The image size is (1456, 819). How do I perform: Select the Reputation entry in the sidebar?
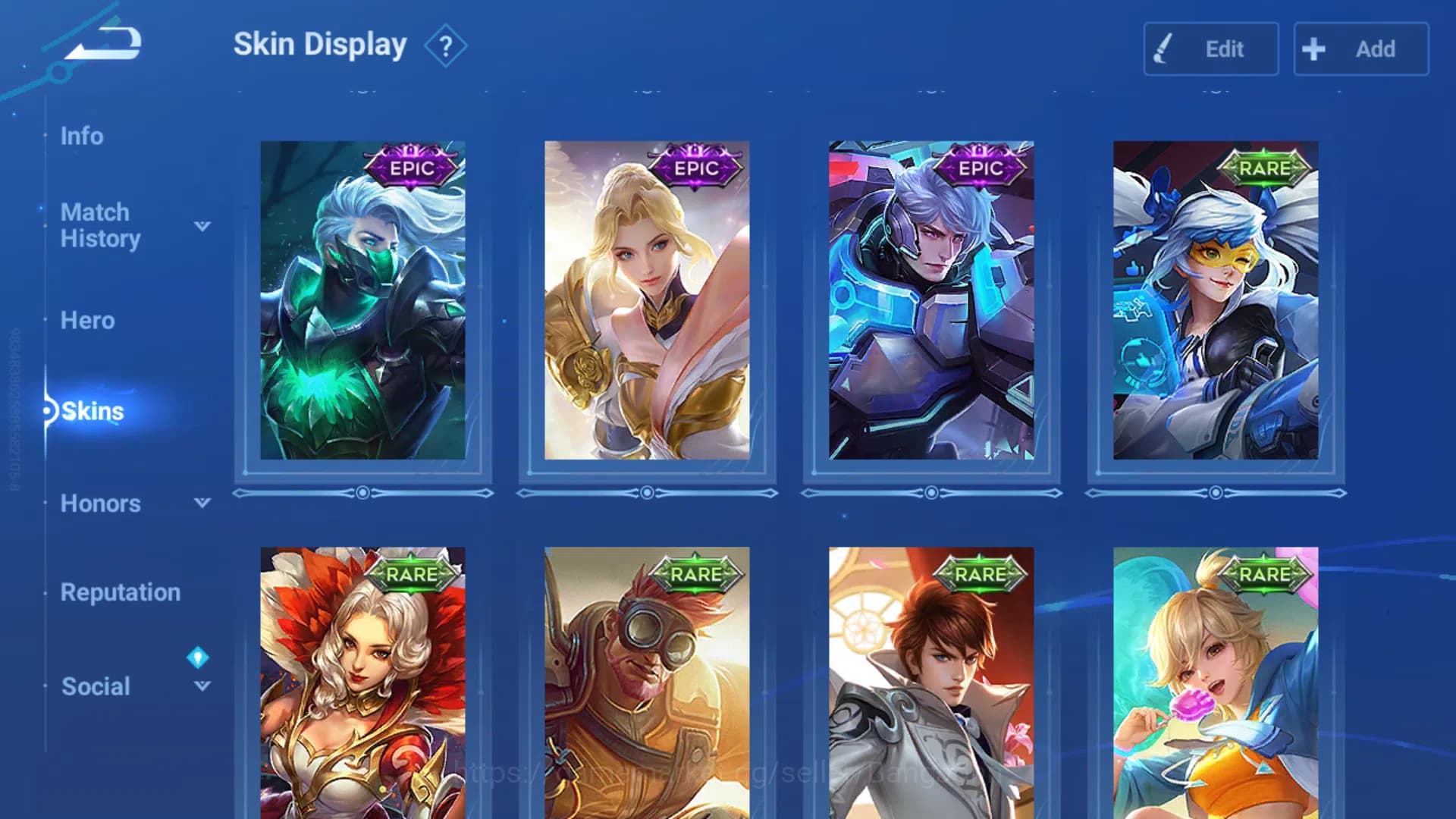coord(121,592)
